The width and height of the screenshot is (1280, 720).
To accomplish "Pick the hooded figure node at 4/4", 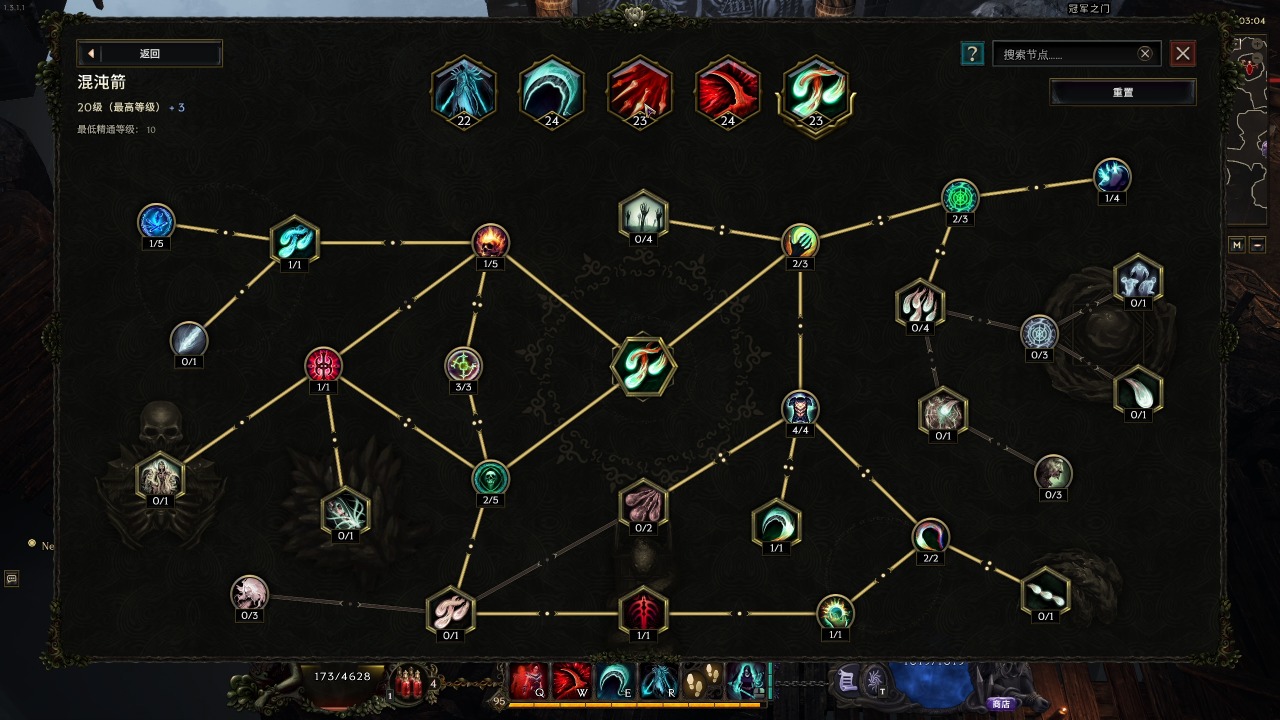I will point(800,408).
